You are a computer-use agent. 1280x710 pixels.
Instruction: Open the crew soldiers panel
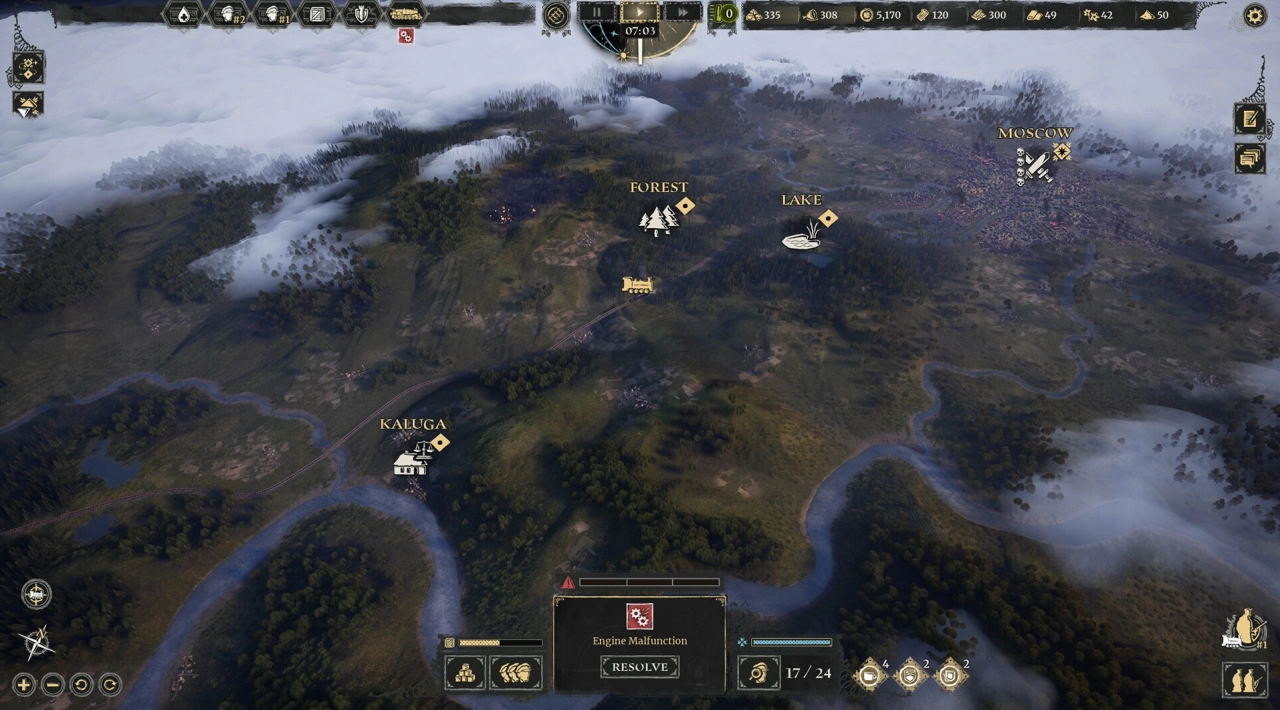click(x=517, y=672)
